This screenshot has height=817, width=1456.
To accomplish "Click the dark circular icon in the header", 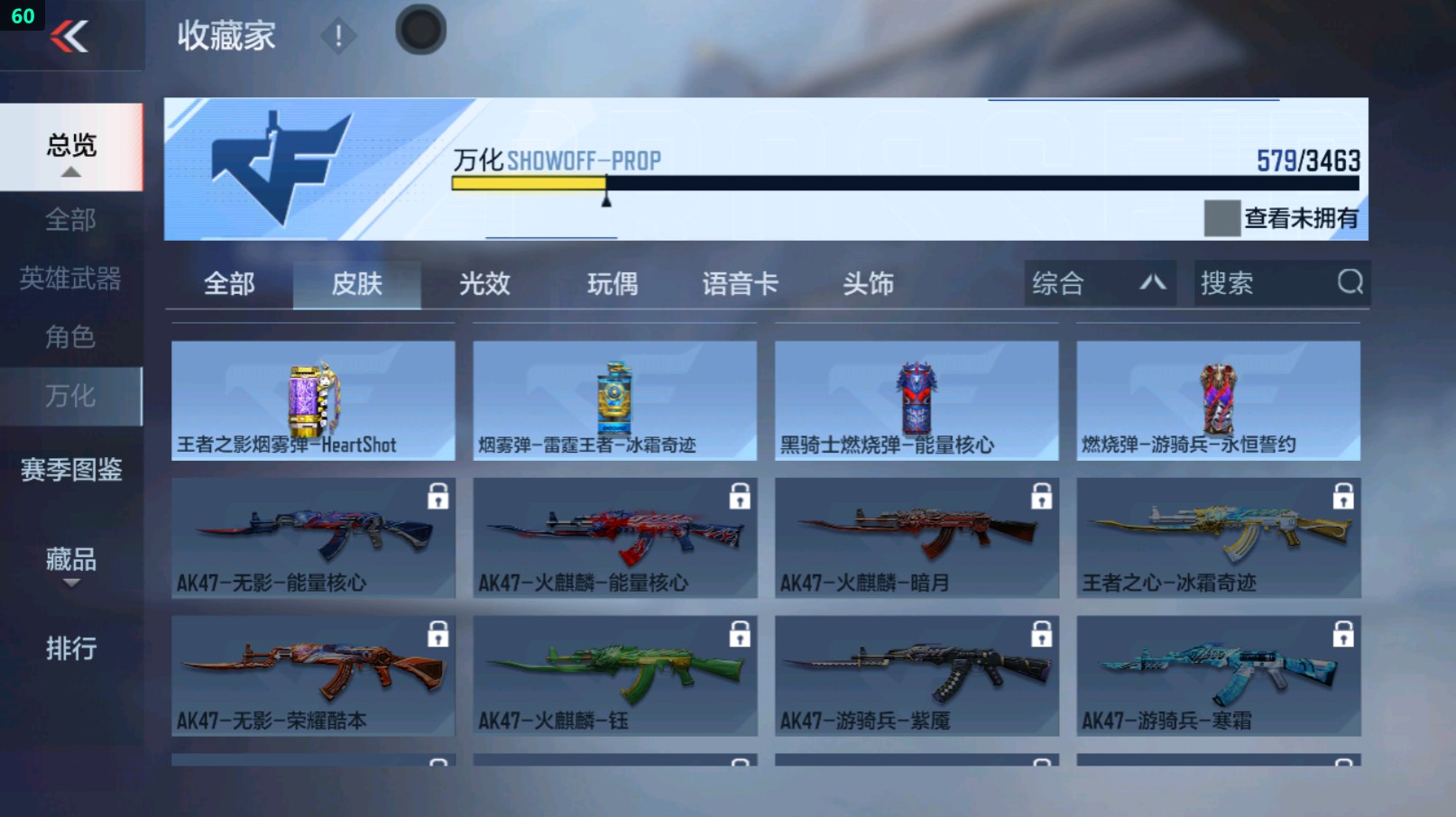I will pos(420,28).
